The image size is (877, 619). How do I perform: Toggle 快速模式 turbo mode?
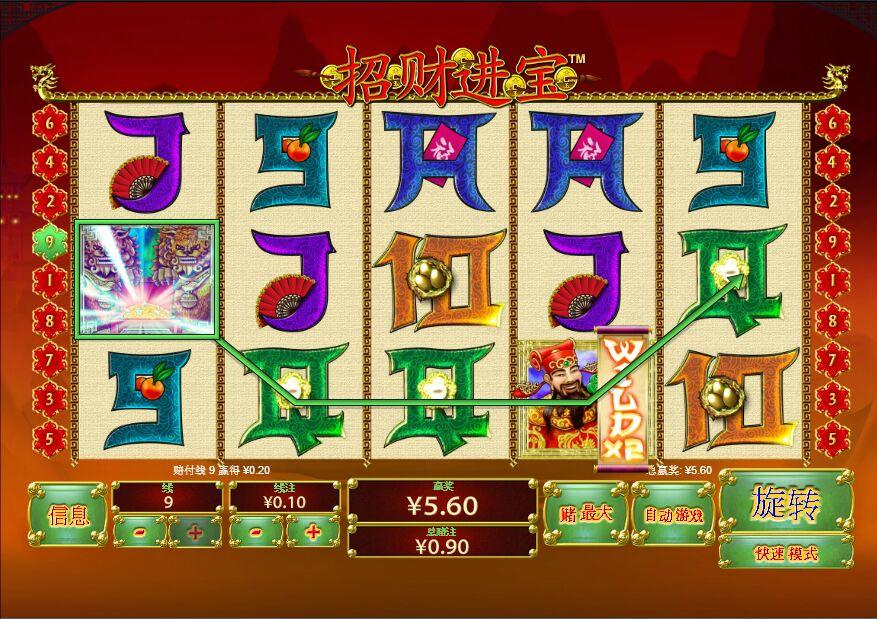[x=787, y=552]
